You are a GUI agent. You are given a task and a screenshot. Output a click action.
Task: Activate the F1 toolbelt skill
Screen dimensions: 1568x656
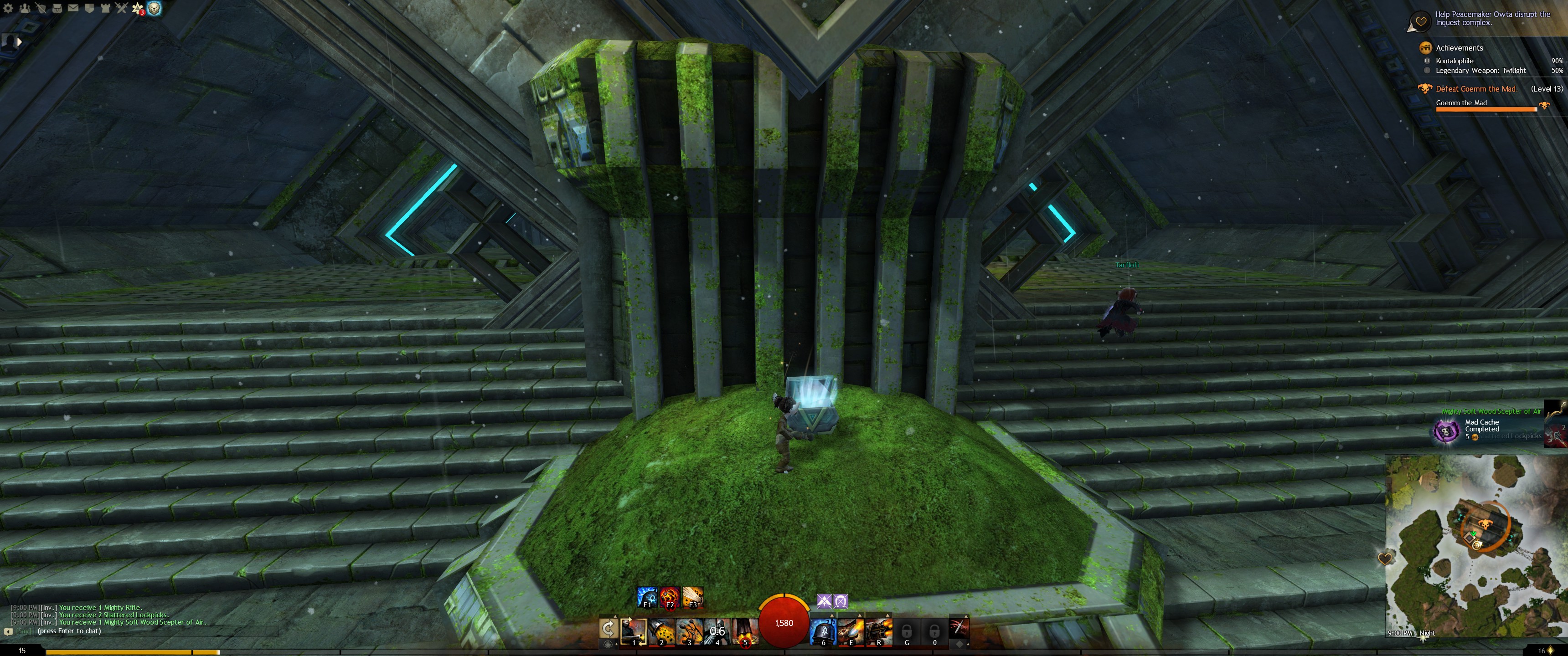[x=646, y=597]
